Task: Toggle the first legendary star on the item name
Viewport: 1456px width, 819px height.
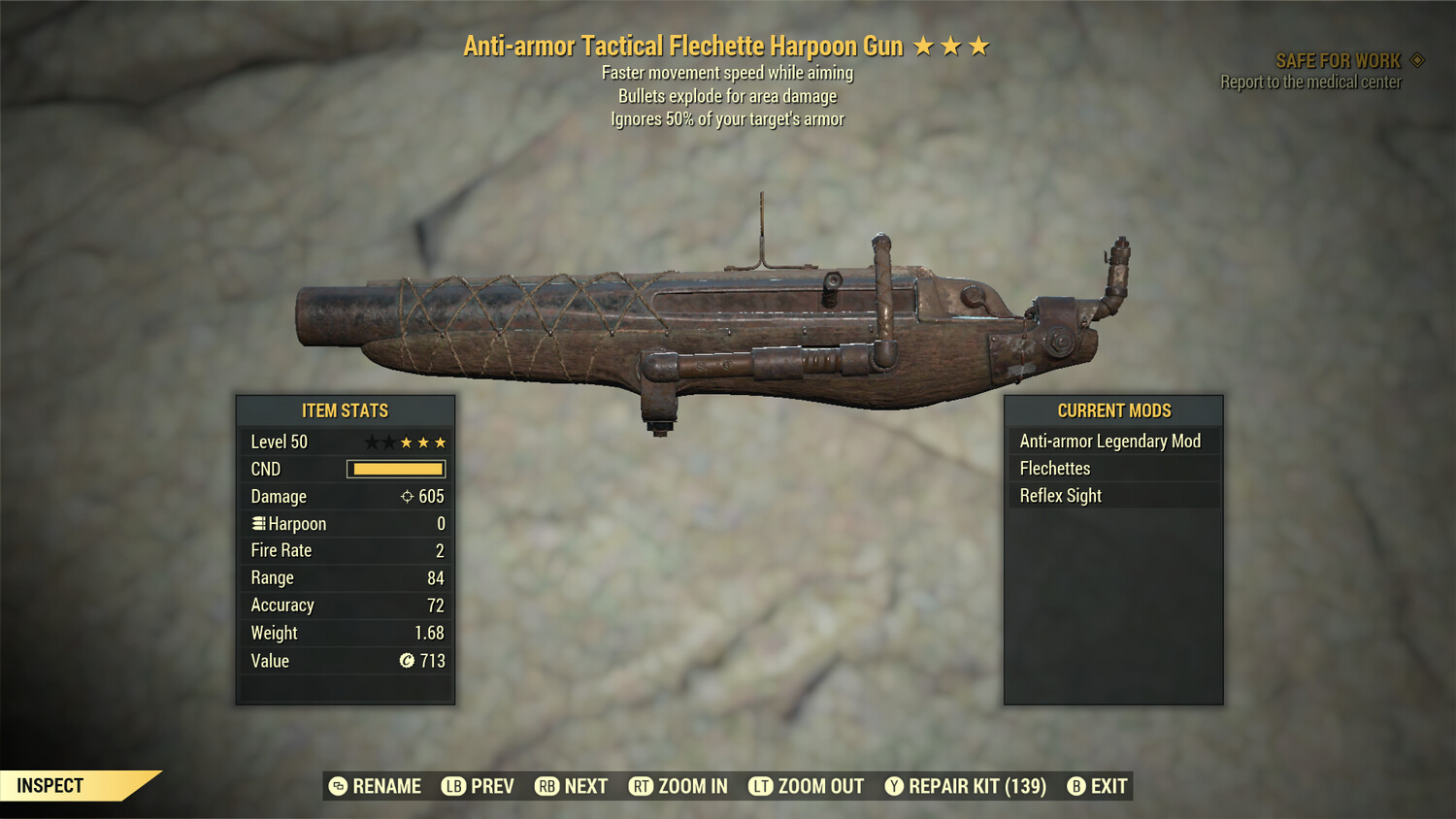Action: coord(923,45)
